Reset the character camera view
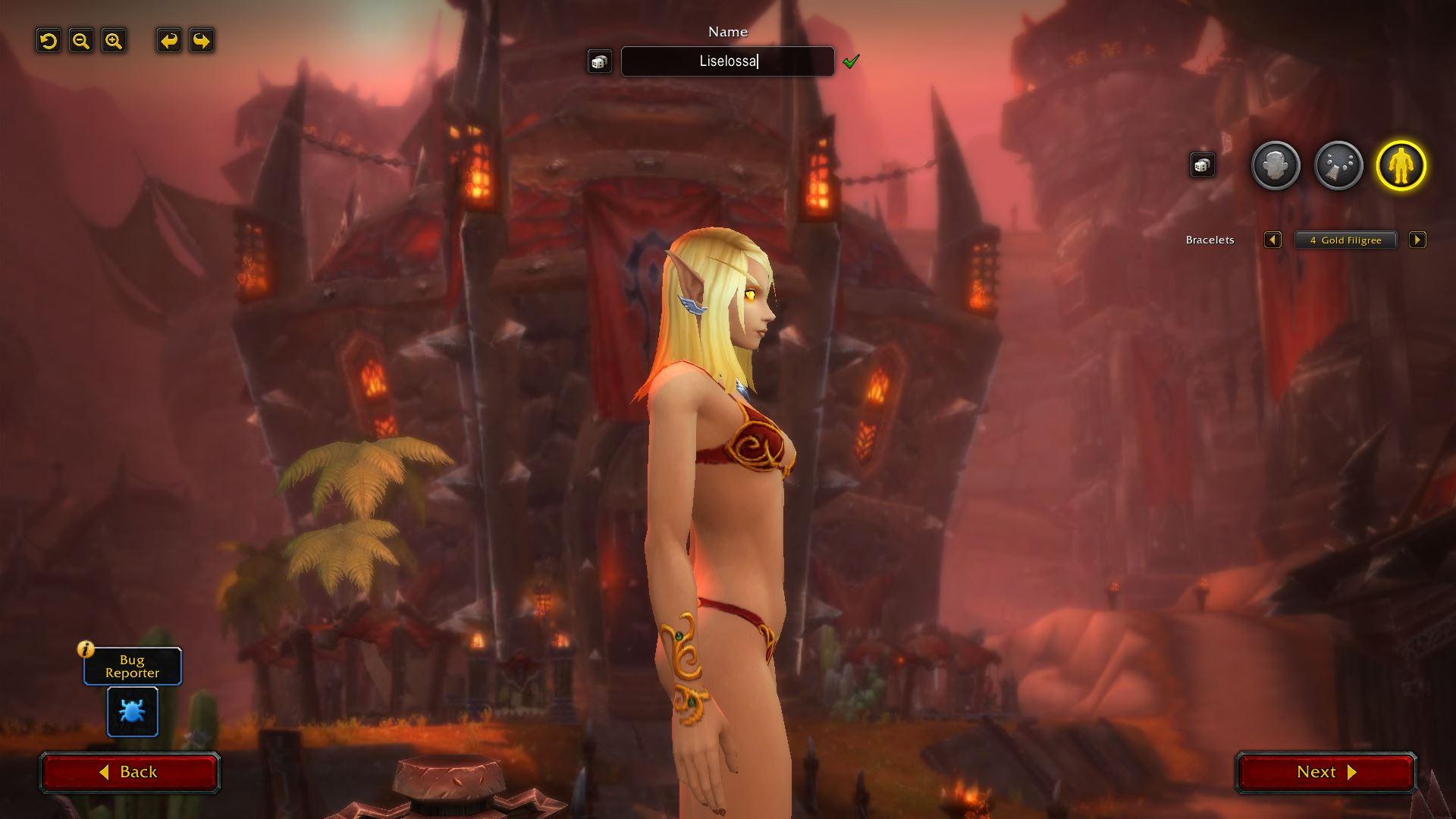 [x=49, y=41]
